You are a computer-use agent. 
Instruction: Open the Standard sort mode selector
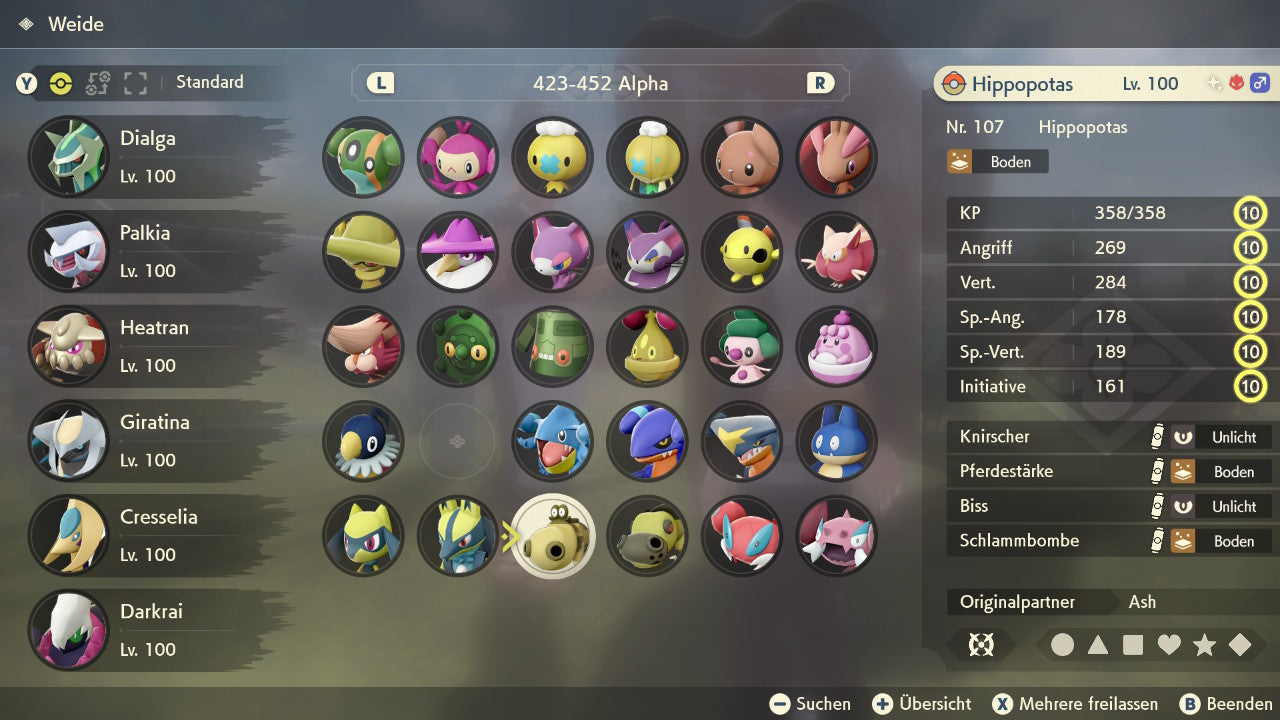tap(209, 82)
